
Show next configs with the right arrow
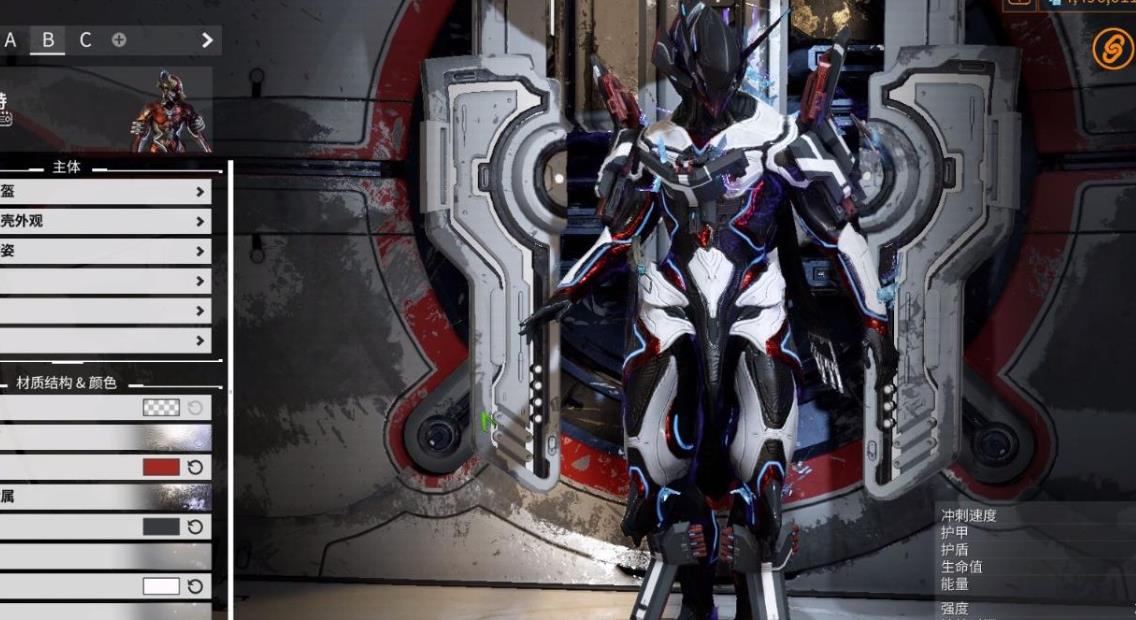pyautogui.click(x=207, y=40)
